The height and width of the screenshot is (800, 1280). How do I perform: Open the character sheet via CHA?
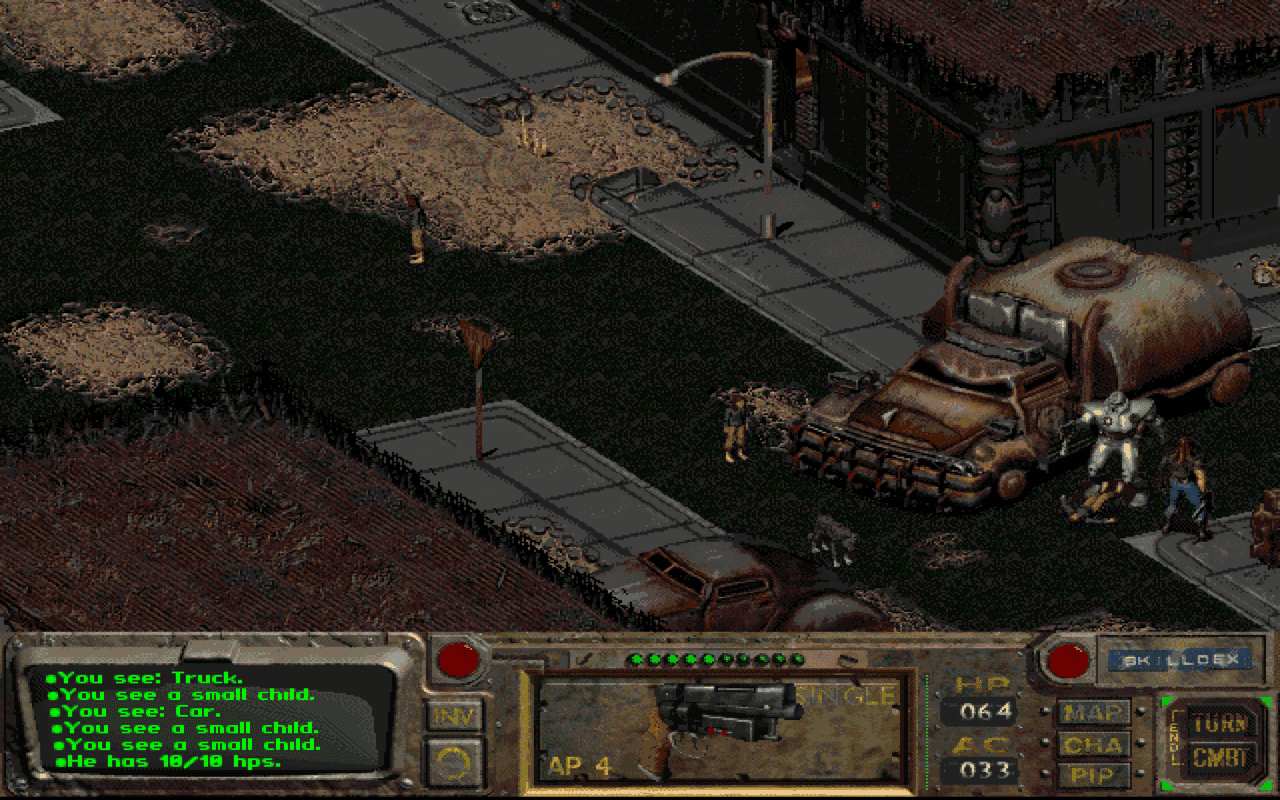tap(1092, 745)
